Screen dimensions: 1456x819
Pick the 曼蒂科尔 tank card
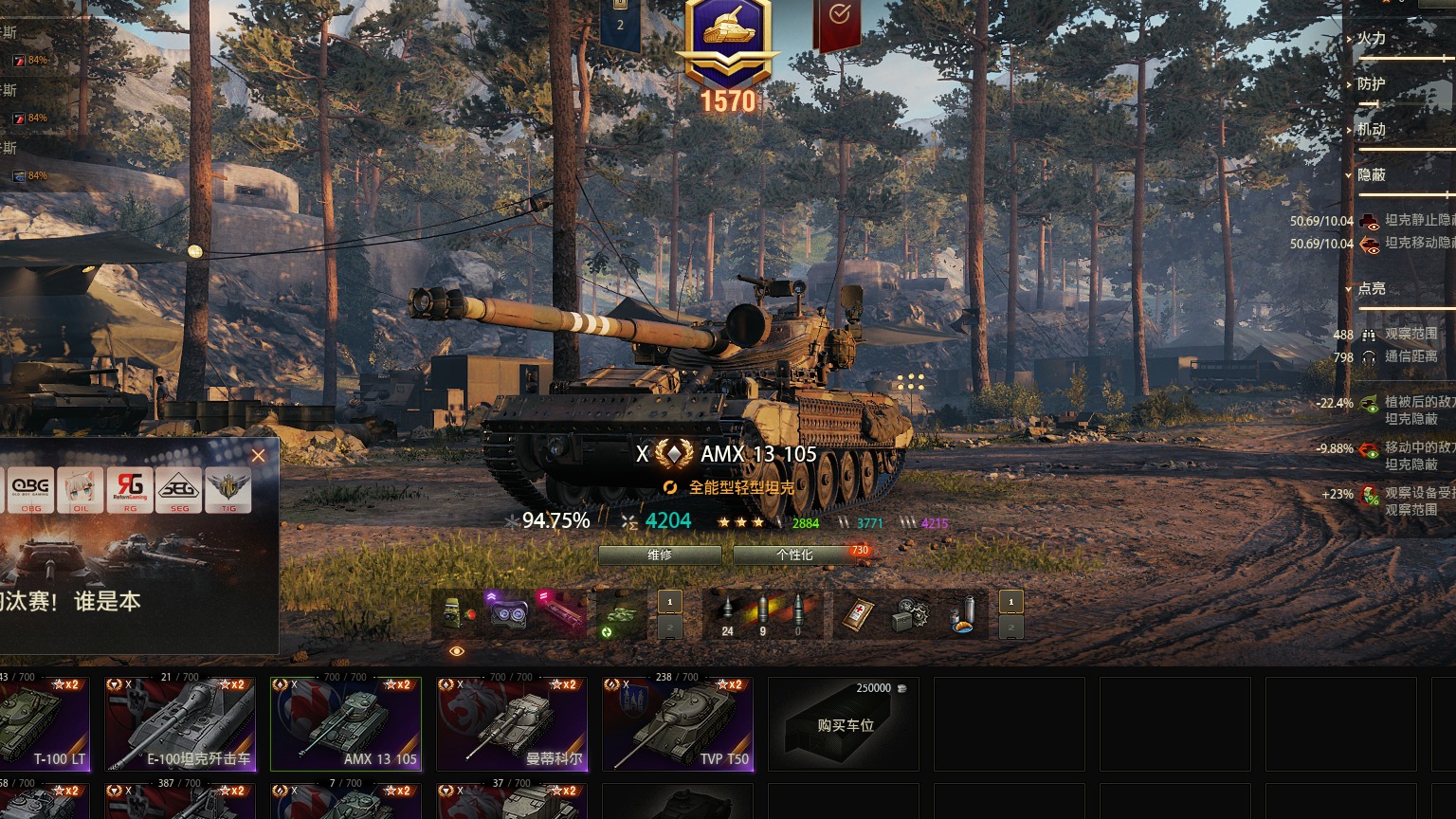[x=512, y=724]
